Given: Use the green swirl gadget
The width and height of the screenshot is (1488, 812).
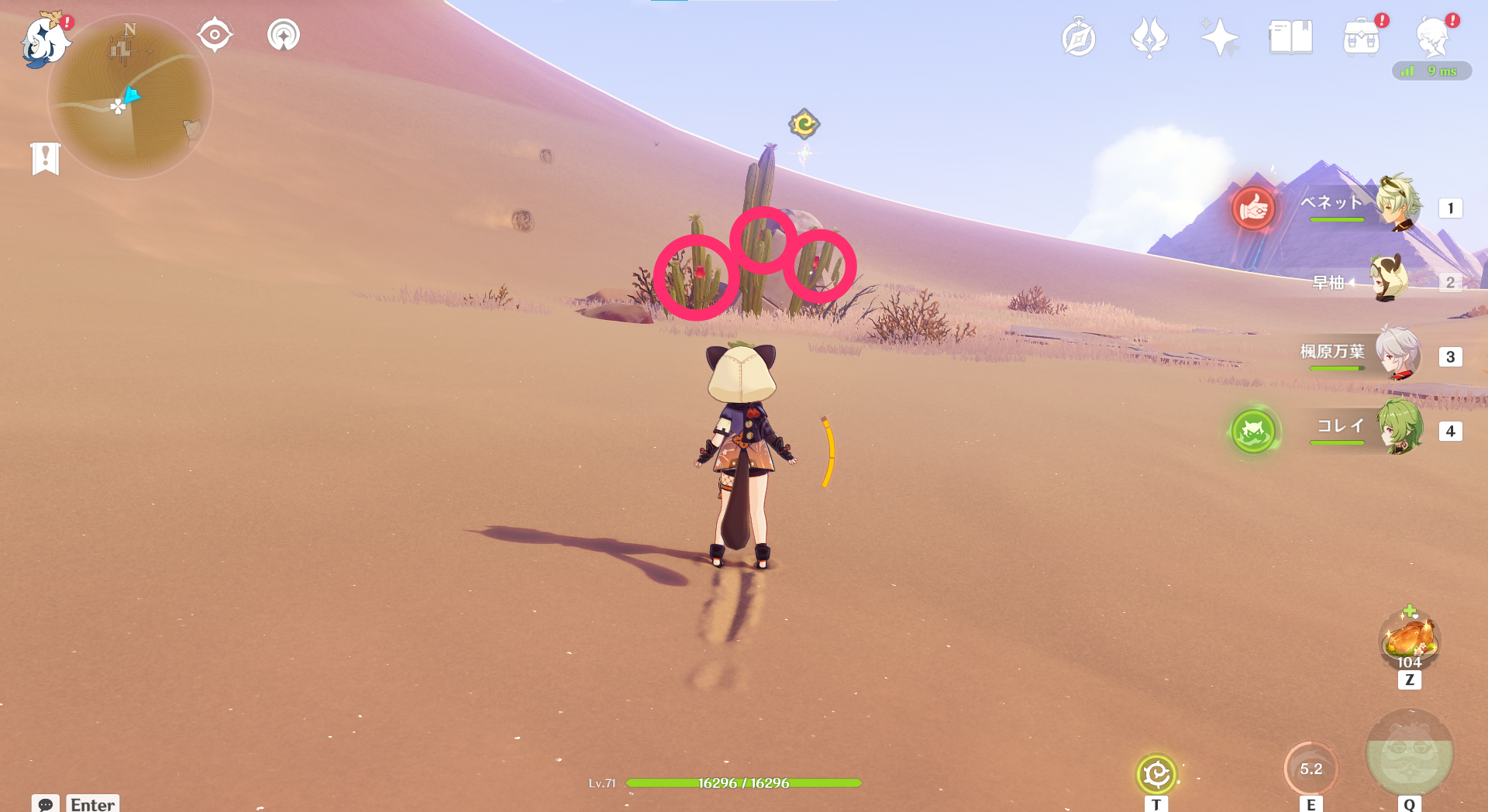Looking at the screenshot, I should [x=1156, y=773].
